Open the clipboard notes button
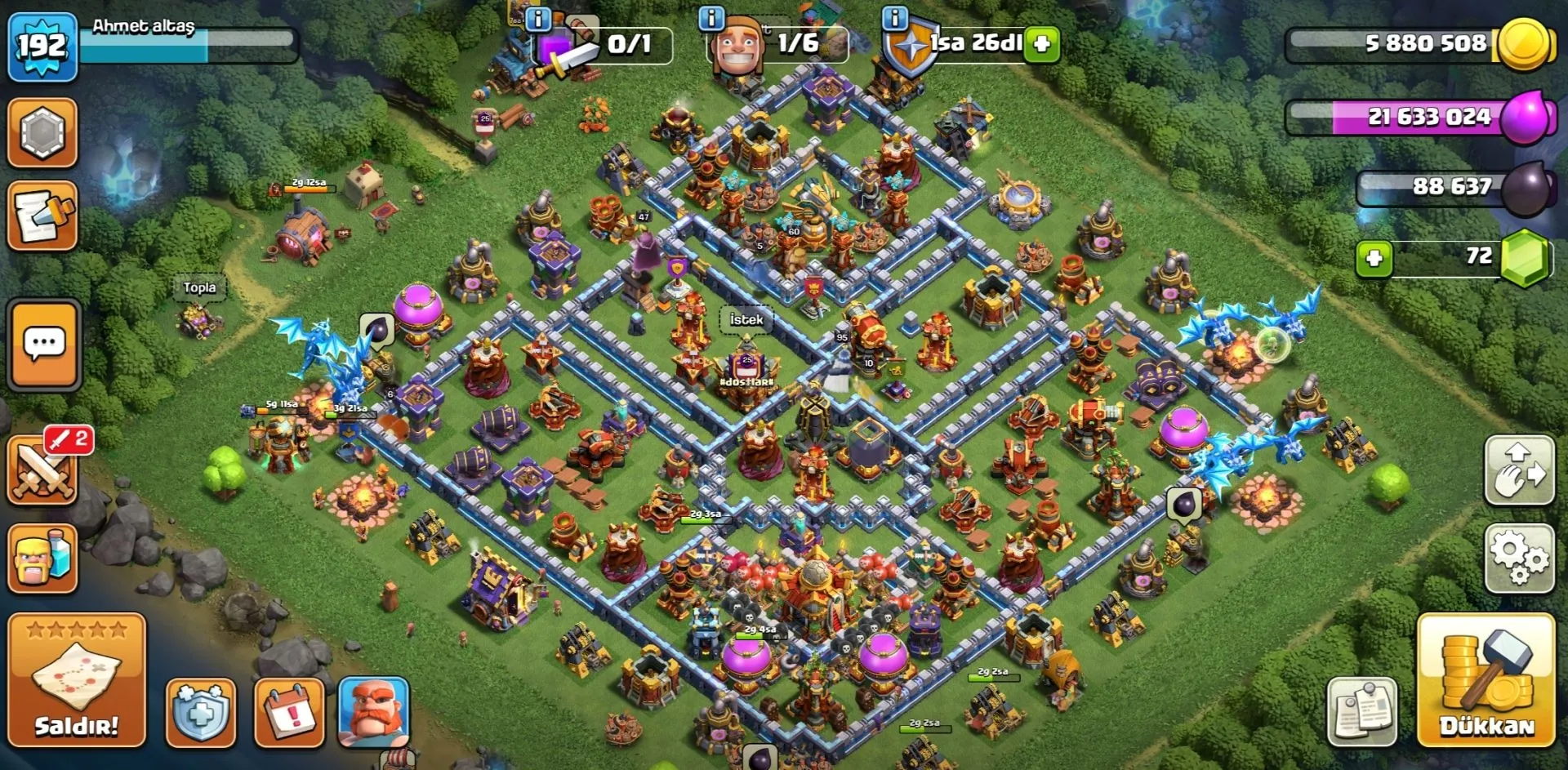1568x770 pixels. pos(1362,712)
